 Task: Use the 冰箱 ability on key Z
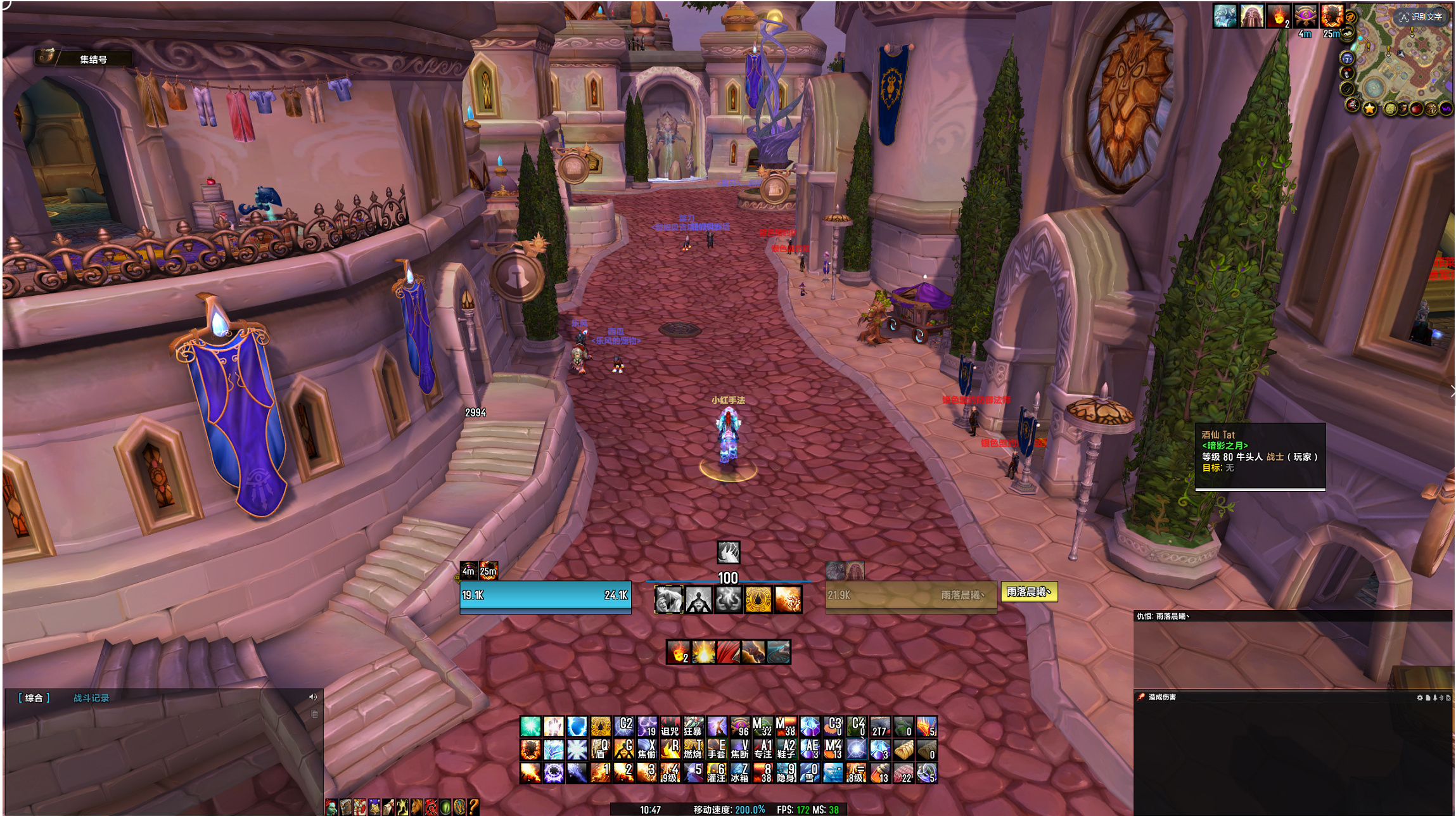tap(740, 773)
